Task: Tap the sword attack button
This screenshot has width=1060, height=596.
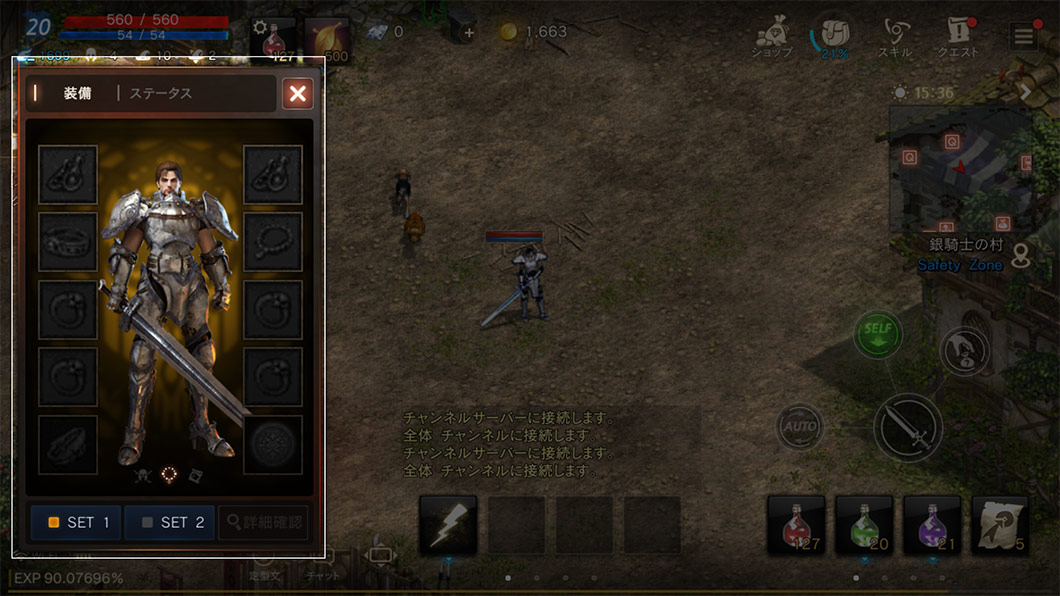Action: 908,427
